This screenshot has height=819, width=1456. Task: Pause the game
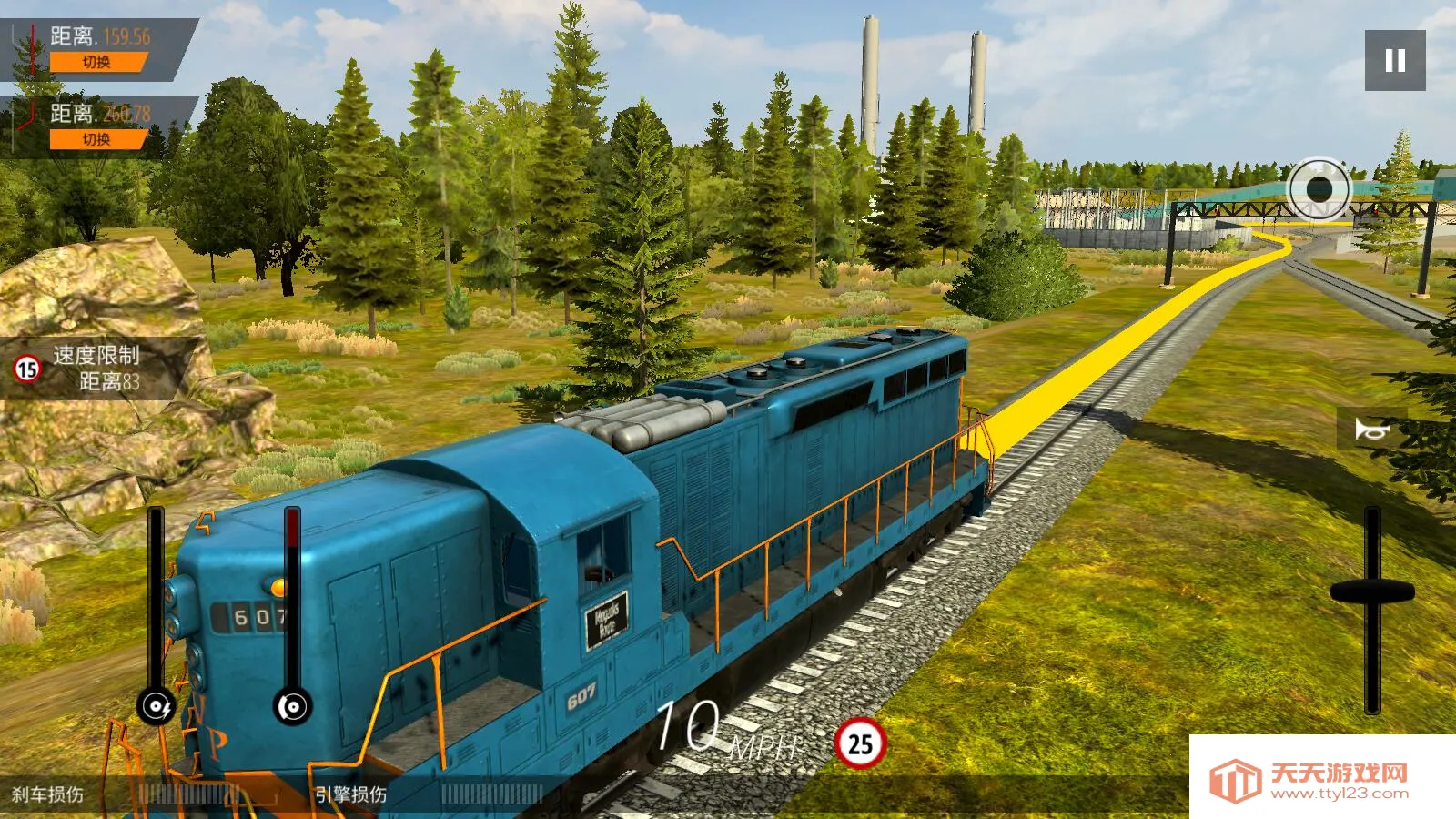[x=1394, y=60]
